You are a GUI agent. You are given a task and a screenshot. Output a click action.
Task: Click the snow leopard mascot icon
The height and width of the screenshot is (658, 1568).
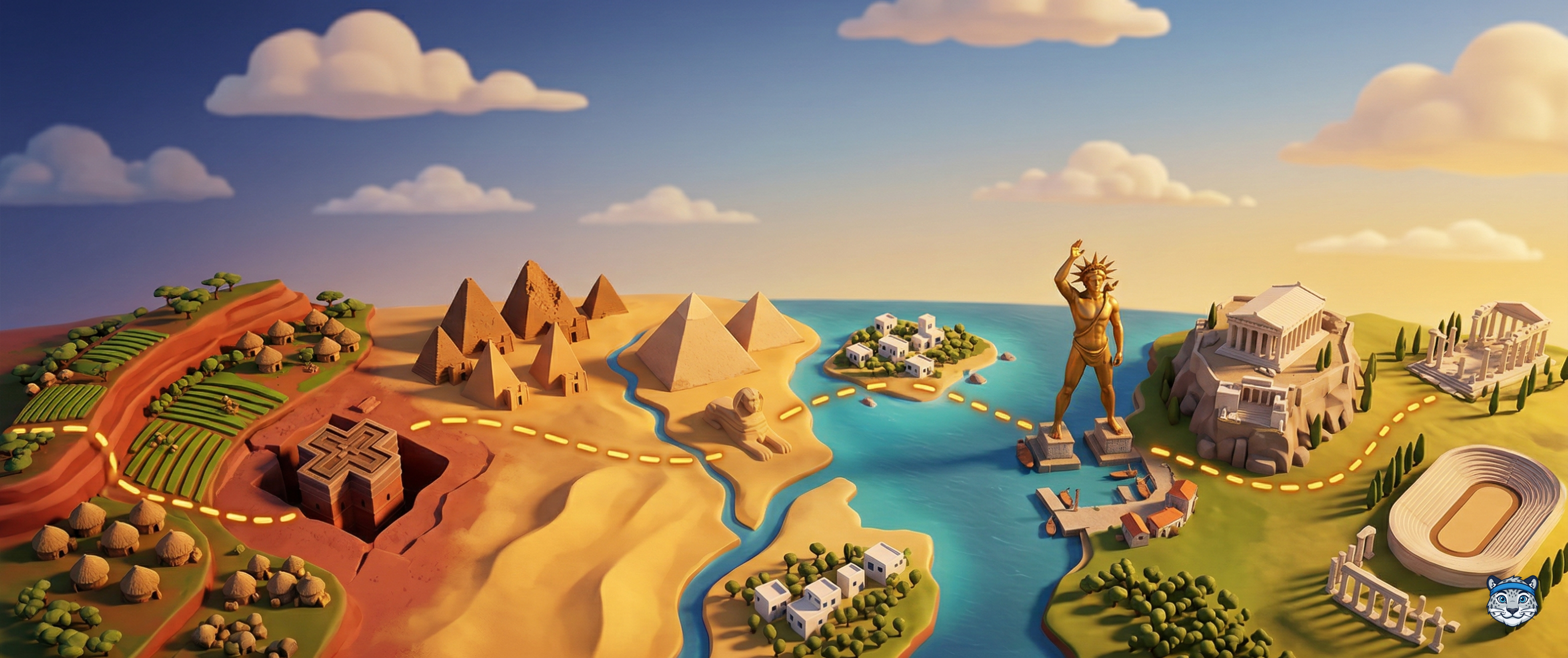click(x=1511, y=600)
